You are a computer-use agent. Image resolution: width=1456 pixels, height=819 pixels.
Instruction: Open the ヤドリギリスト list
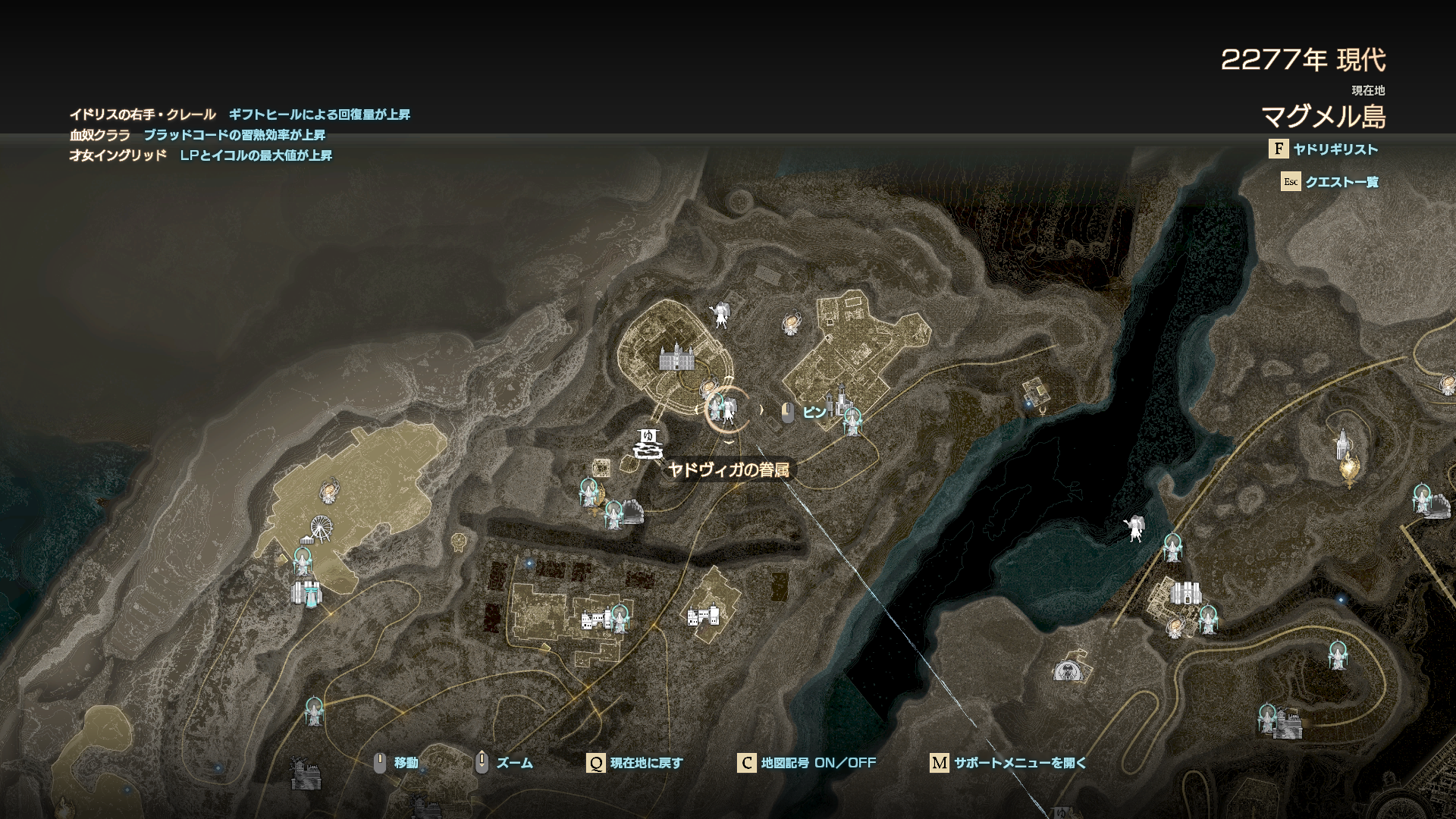point(1334,149)
